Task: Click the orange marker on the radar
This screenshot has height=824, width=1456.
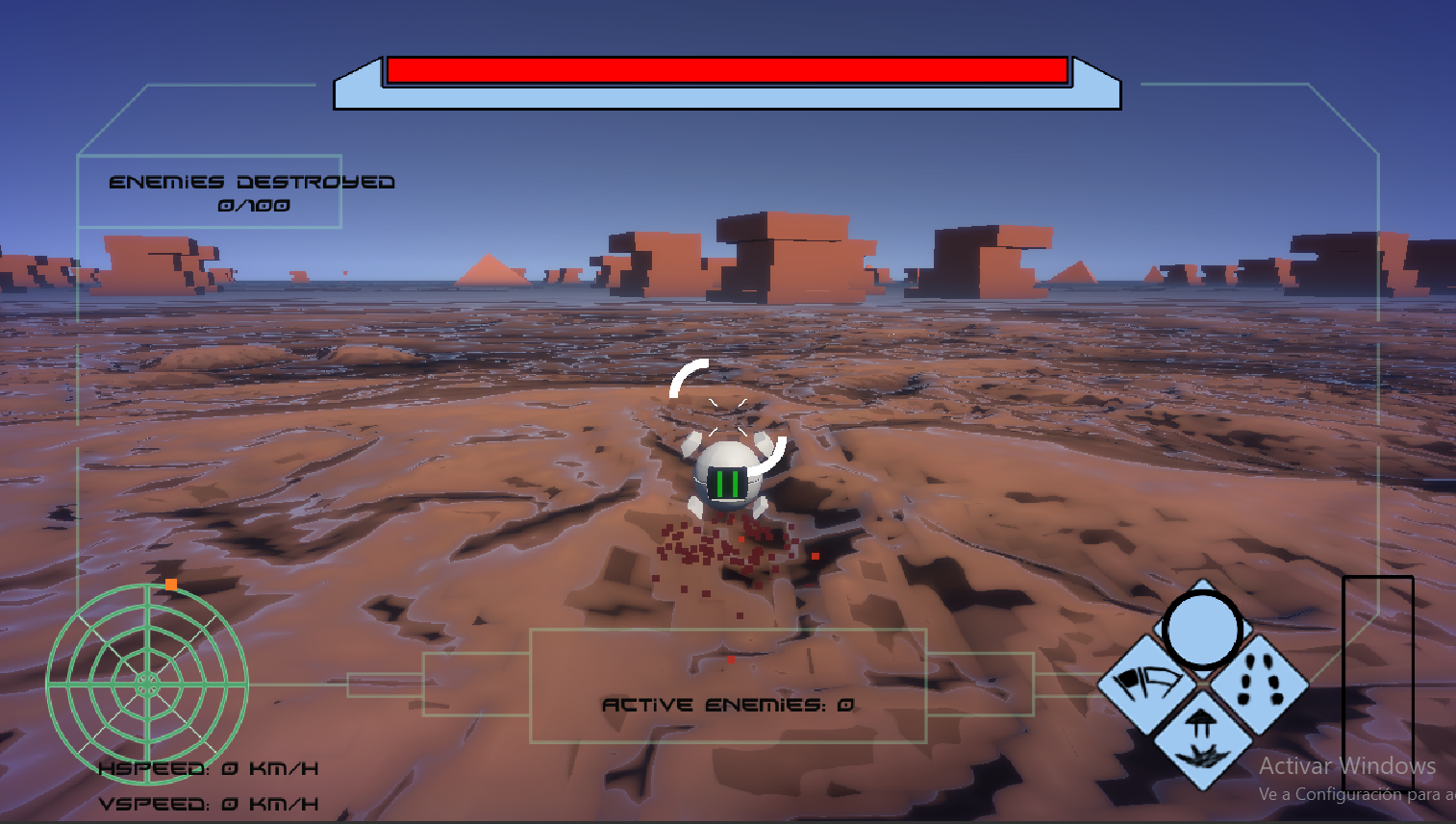Action: pyautogui.click(x=171, y=584)
